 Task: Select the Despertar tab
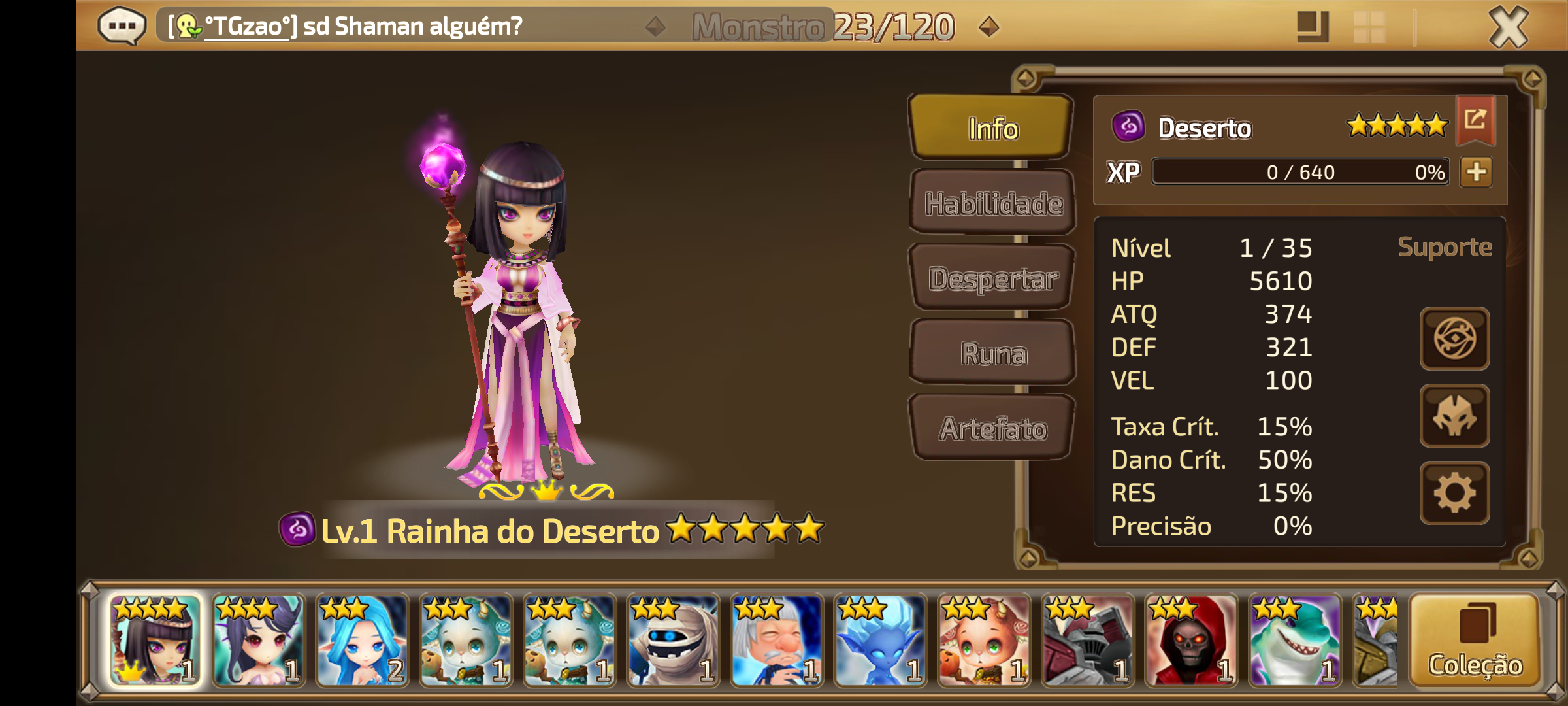[992, 278]
